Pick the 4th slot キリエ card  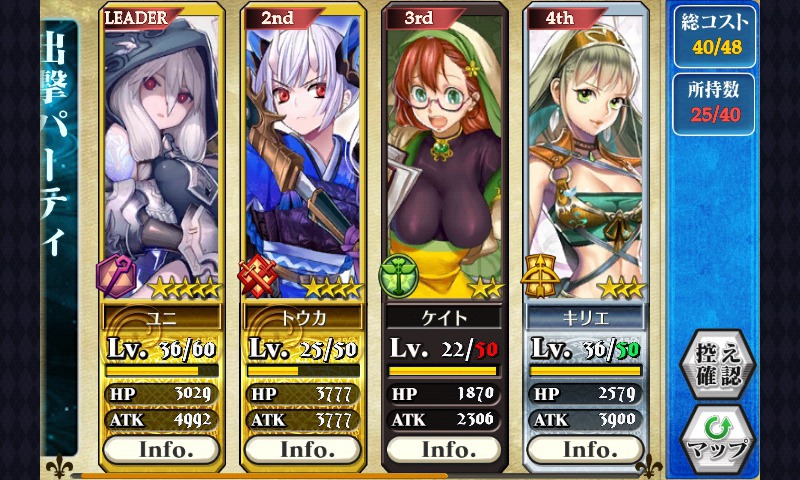[587, 150]
